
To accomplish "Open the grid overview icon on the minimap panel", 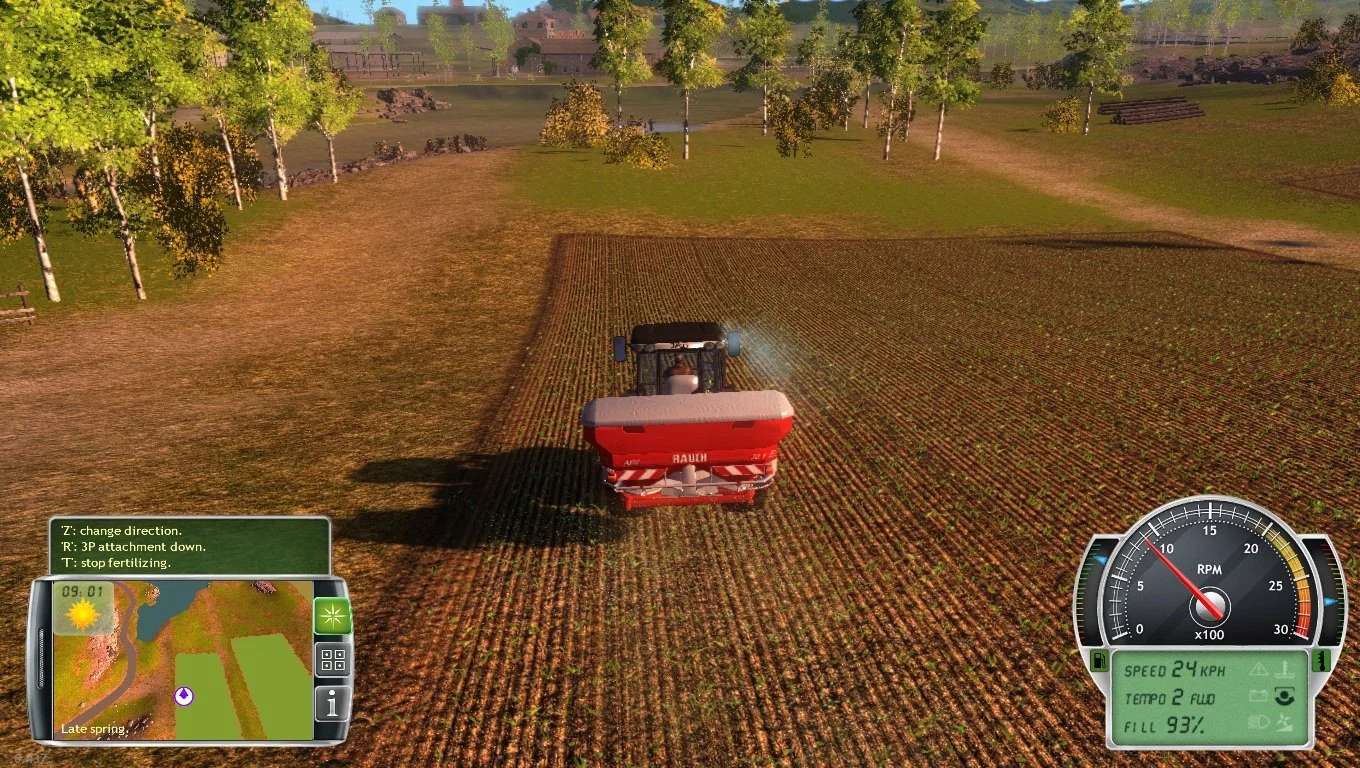I will point(330,660).
